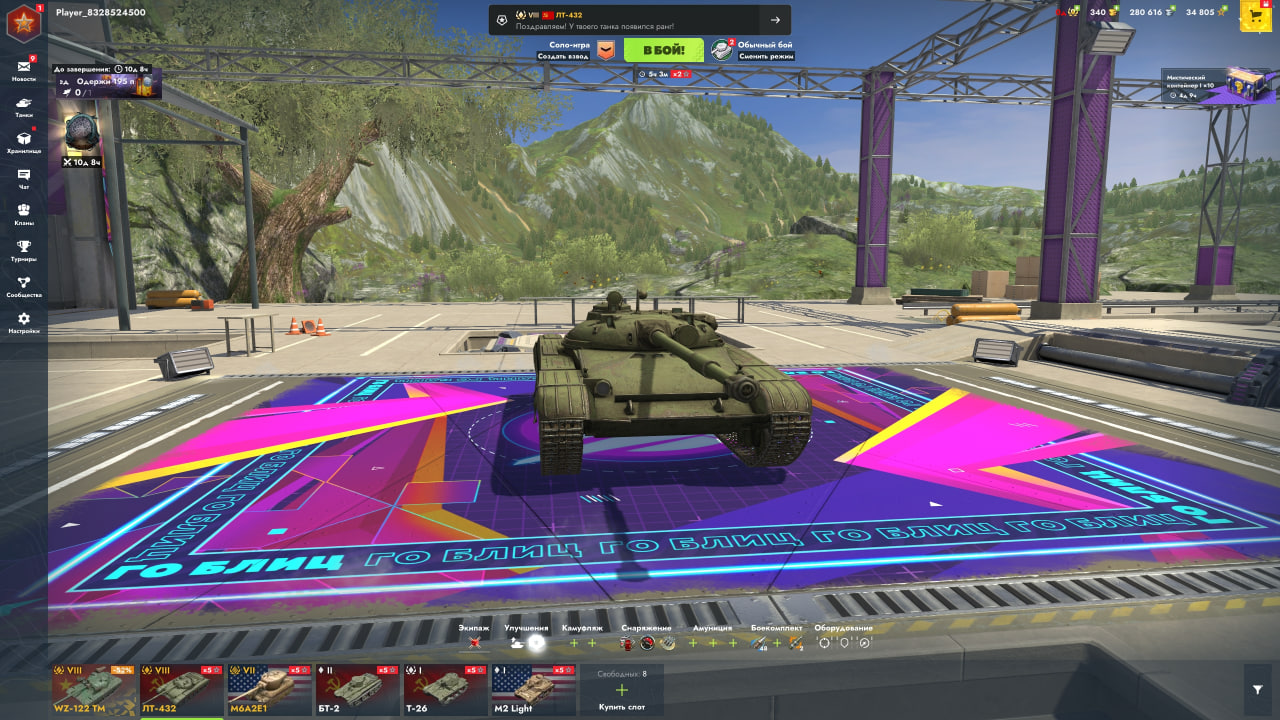Open the Танки (Tanks) menu
Image resolution: width=1280 pixels, height=720 pixels.
pos(24,106)
